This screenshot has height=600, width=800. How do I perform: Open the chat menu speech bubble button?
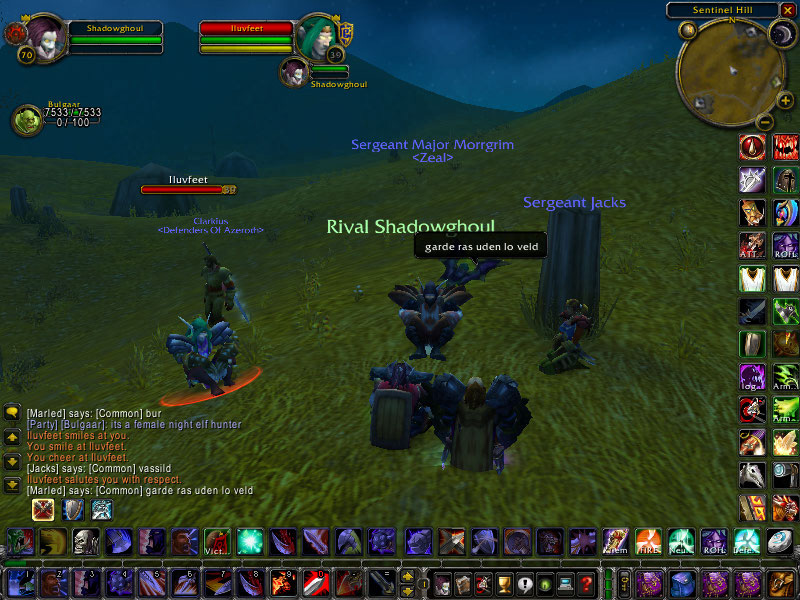(13, 412)
